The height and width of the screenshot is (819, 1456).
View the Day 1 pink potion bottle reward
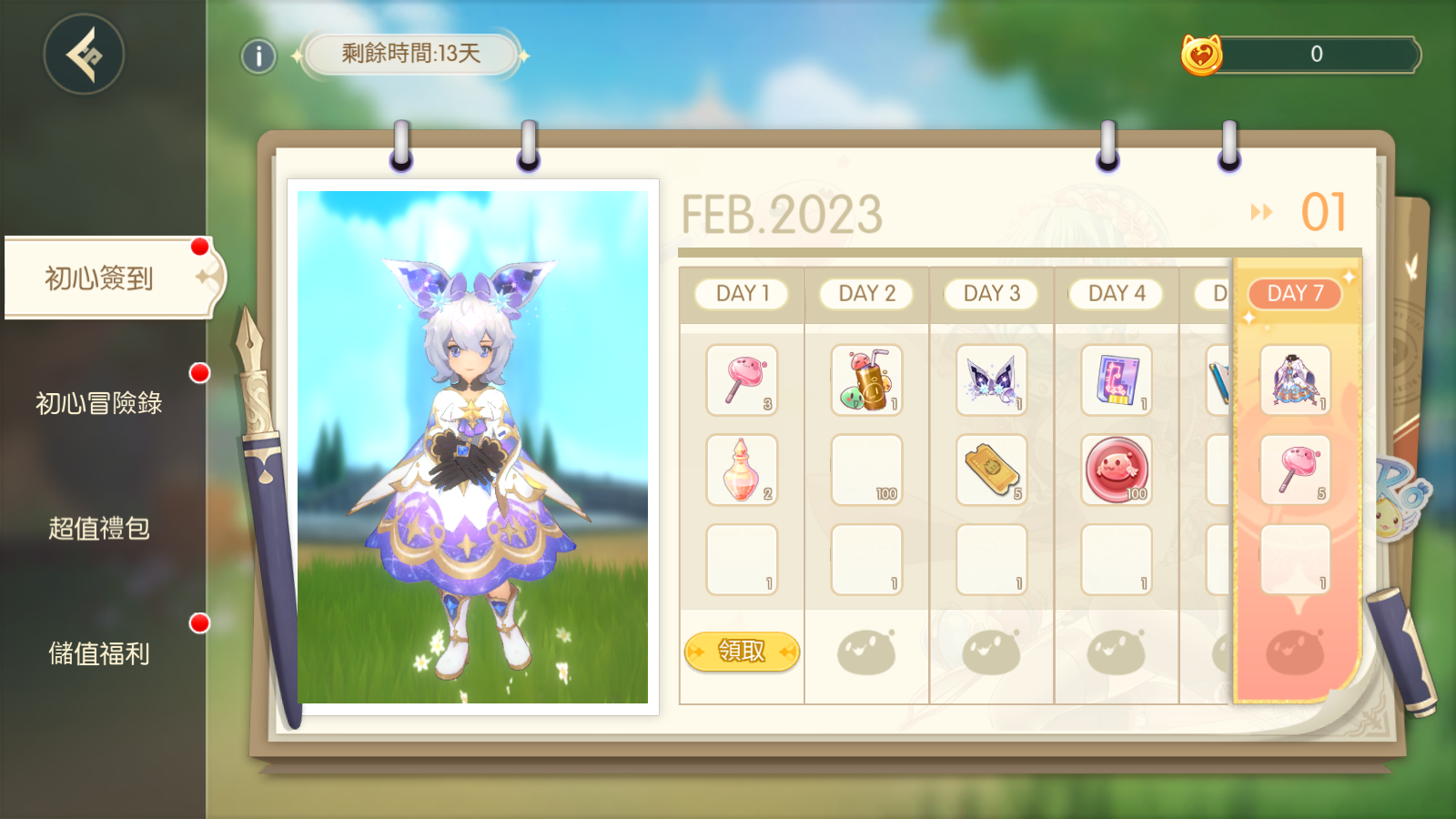coord(742,470)
